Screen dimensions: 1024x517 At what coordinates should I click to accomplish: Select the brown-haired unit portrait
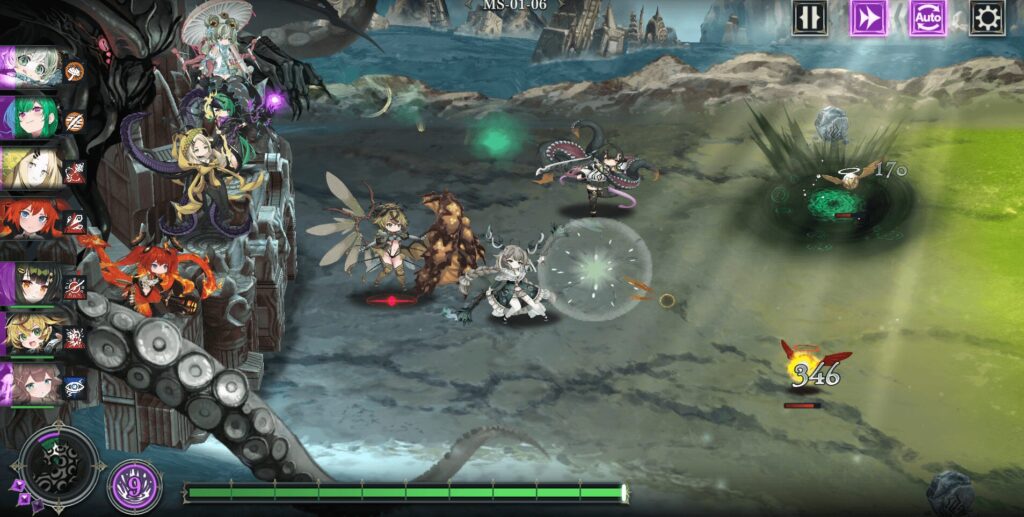30,386
